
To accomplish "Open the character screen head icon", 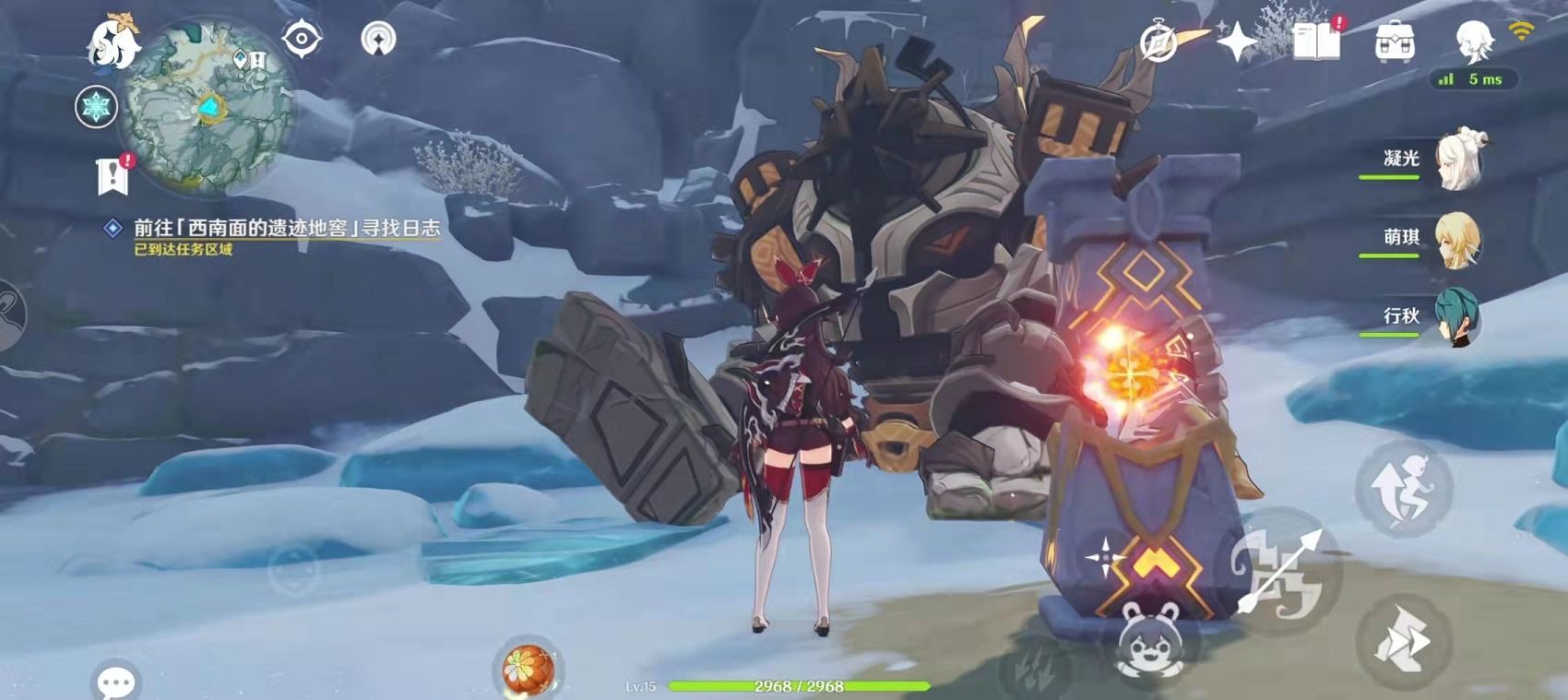I will pos(1473,42).
